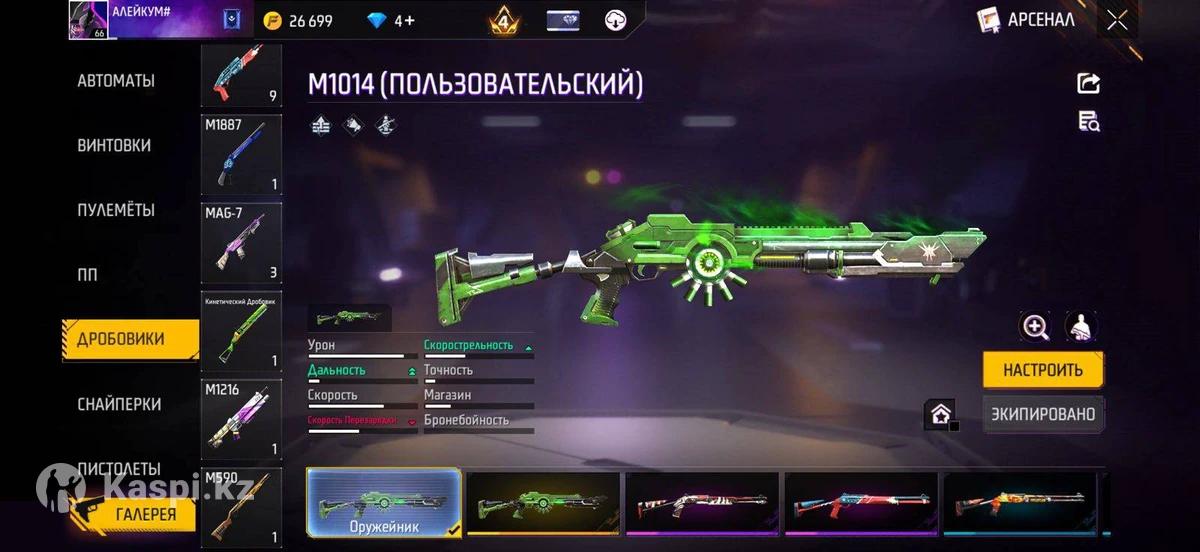
Task: Select the Оружейник skin thumbnail
Action: pyautogui.click(x=384, y=502)
